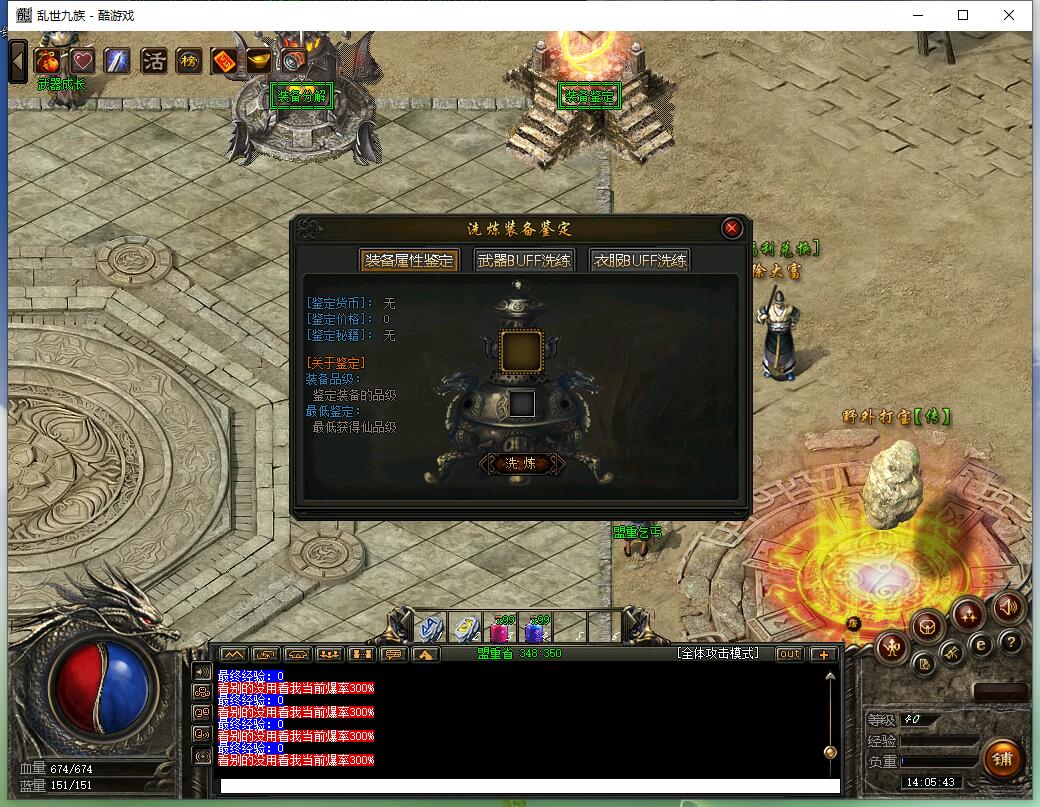Use the pink potion in the hotbar

coord(499,629)
